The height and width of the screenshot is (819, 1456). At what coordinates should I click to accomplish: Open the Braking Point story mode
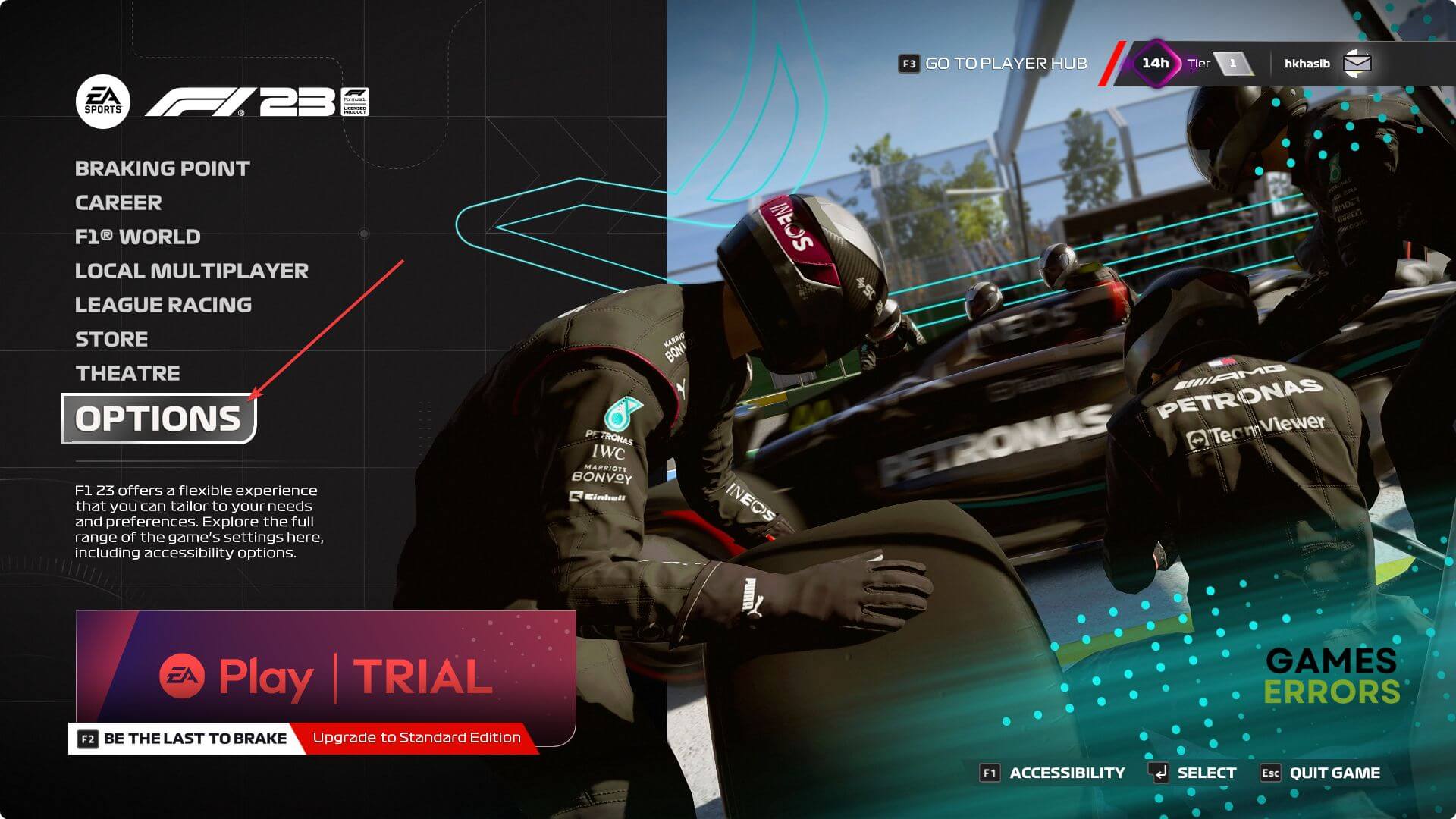point(162,168)
